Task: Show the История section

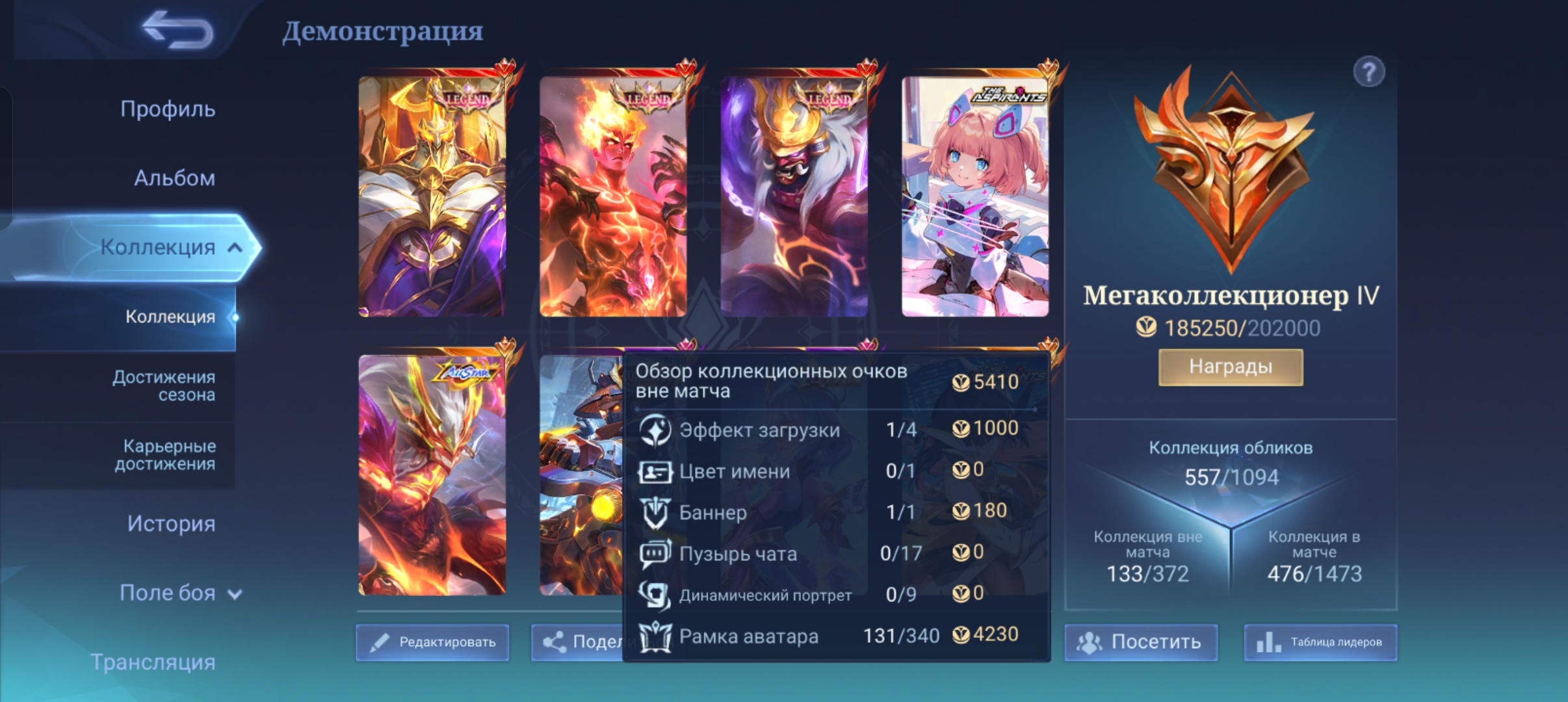Action: 170,524
